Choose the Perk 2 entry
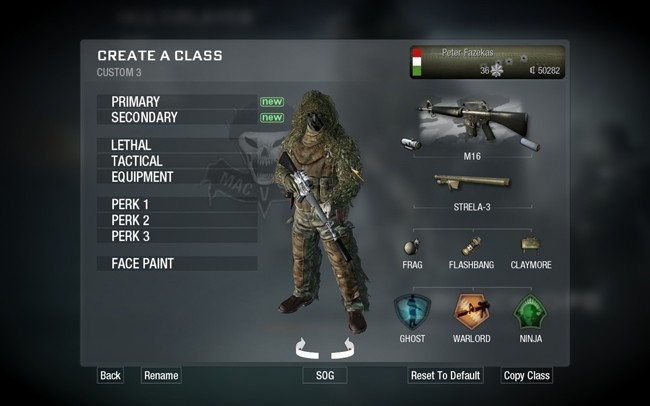 point(130,220)
